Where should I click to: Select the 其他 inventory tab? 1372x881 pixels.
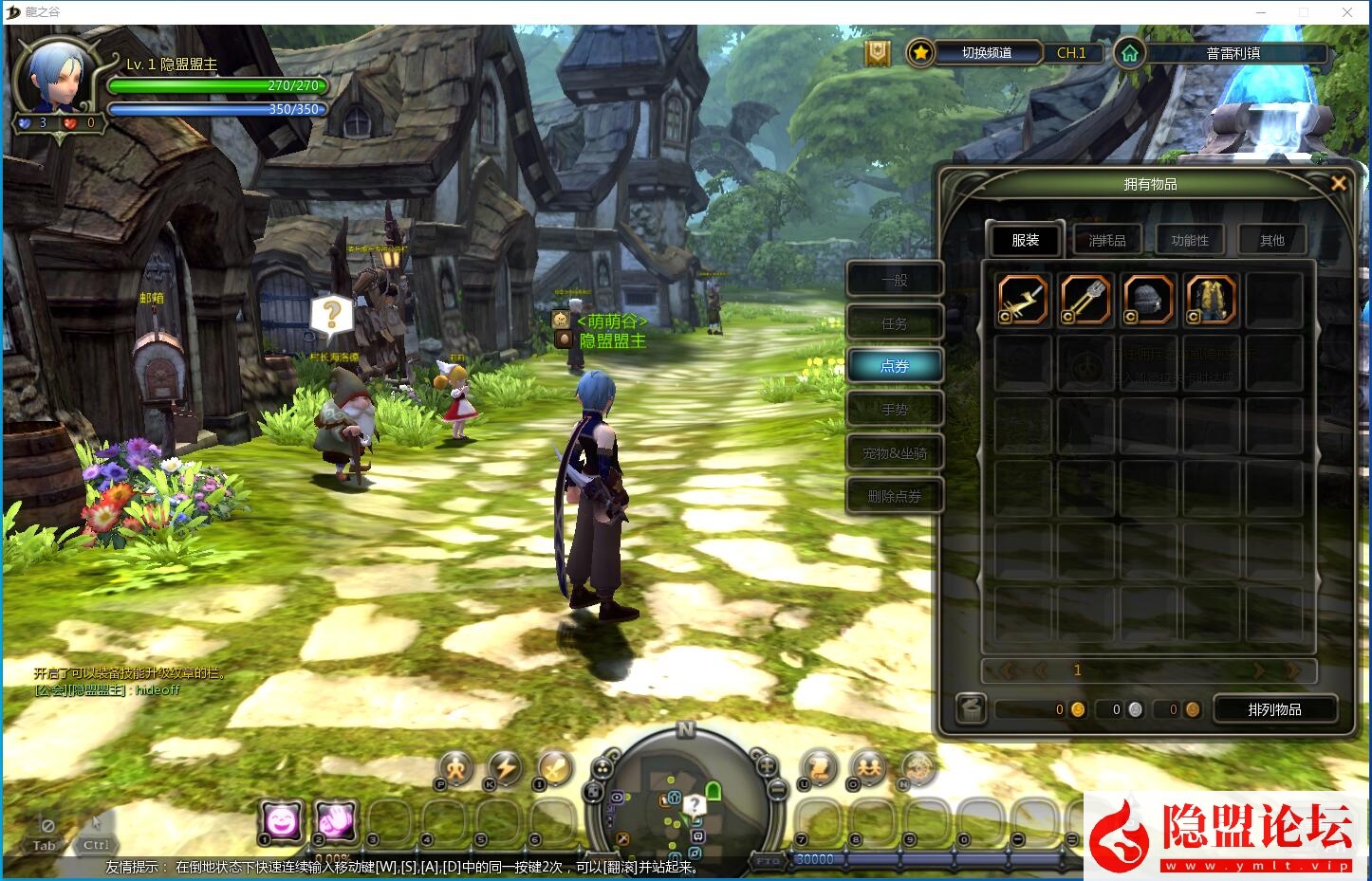point(1271,240)
